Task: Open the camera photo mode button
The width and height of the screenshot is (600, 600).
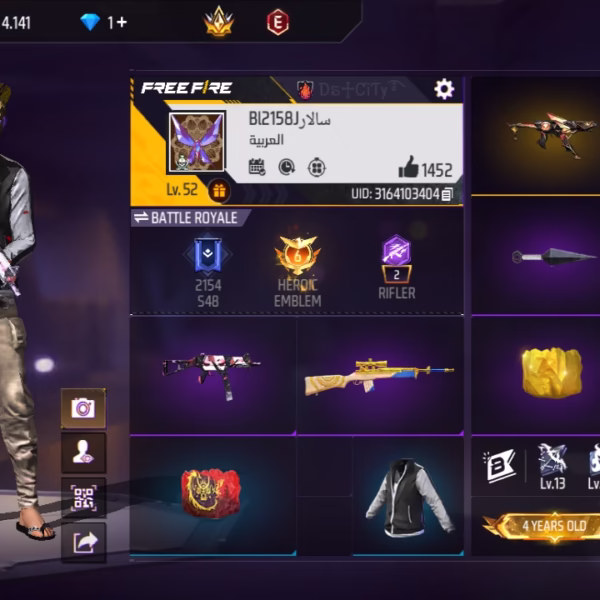Action: tap(83, 407)
